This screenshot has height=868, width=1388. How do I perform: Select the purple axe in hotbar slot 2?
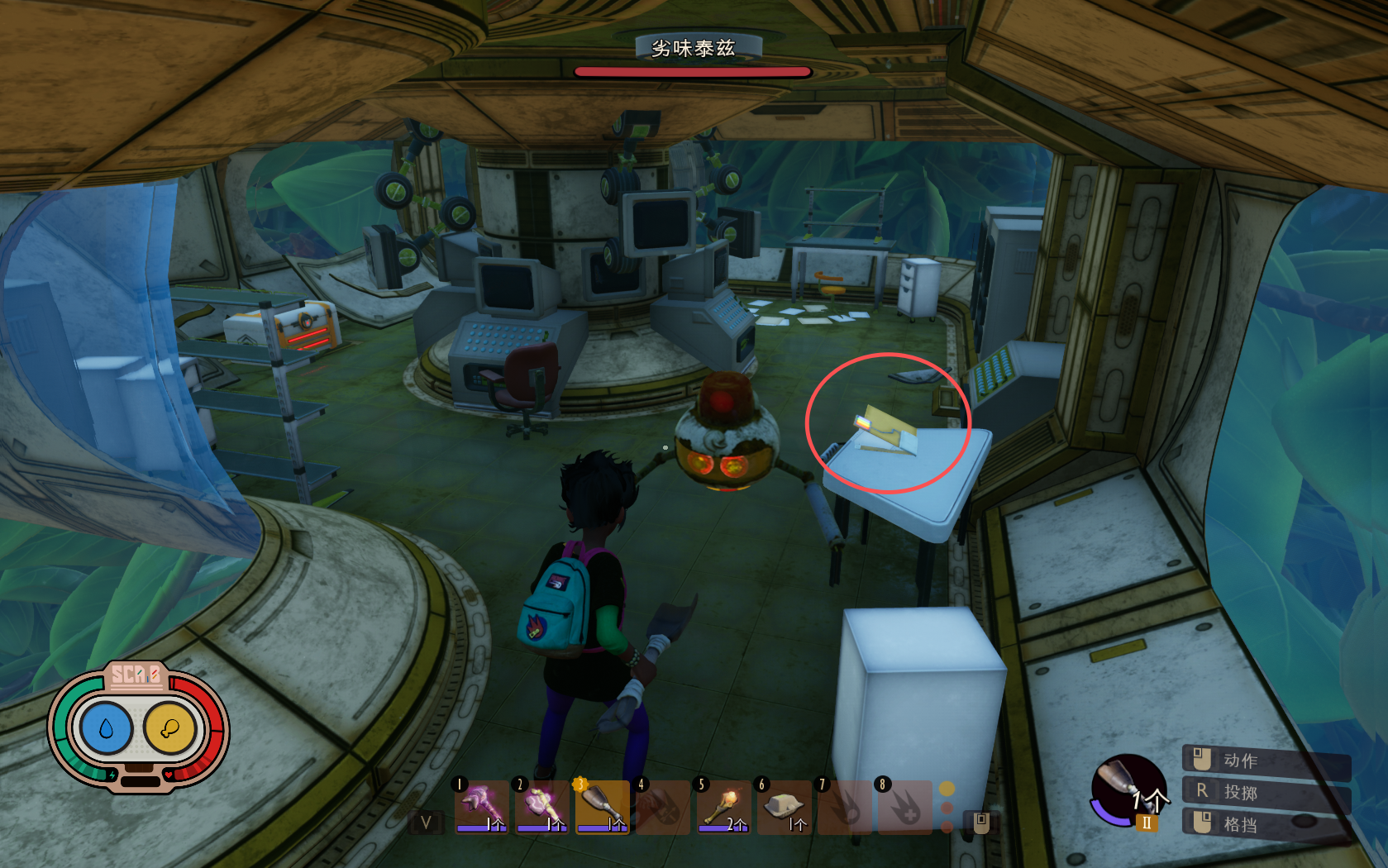point(541,807)
